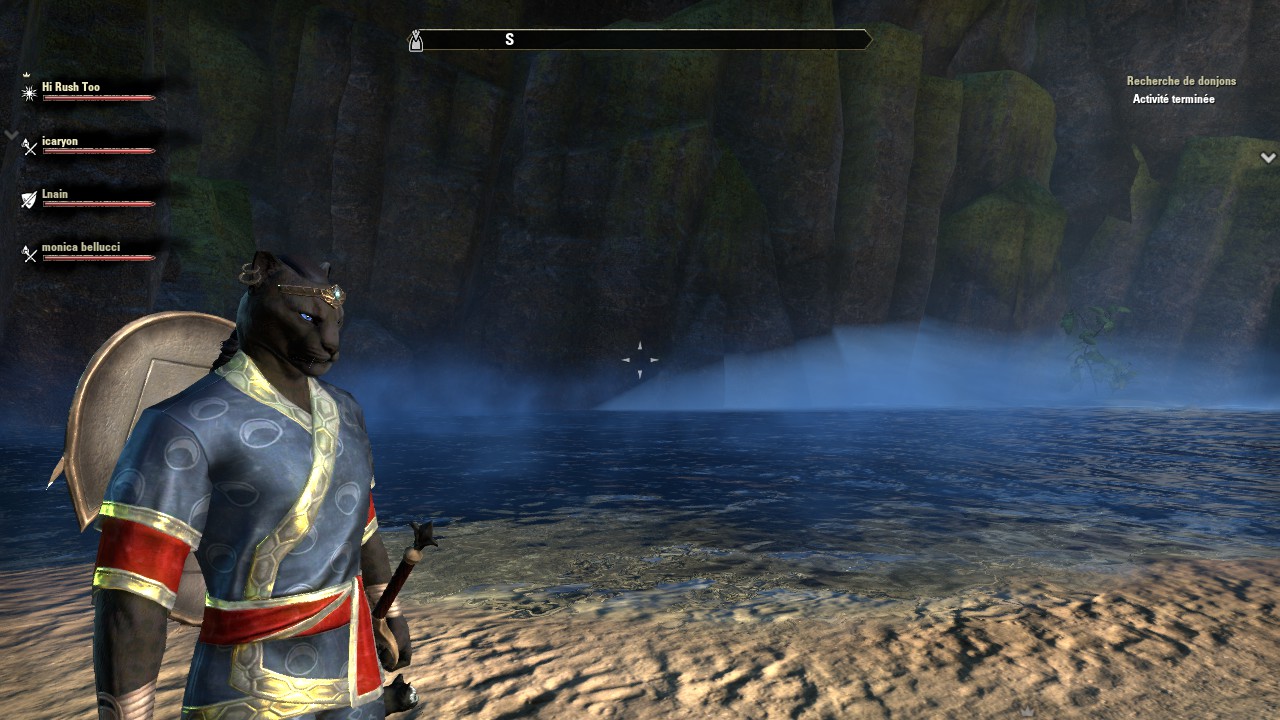Select group member monica bellucci
1280x720 pixels.
81,247
